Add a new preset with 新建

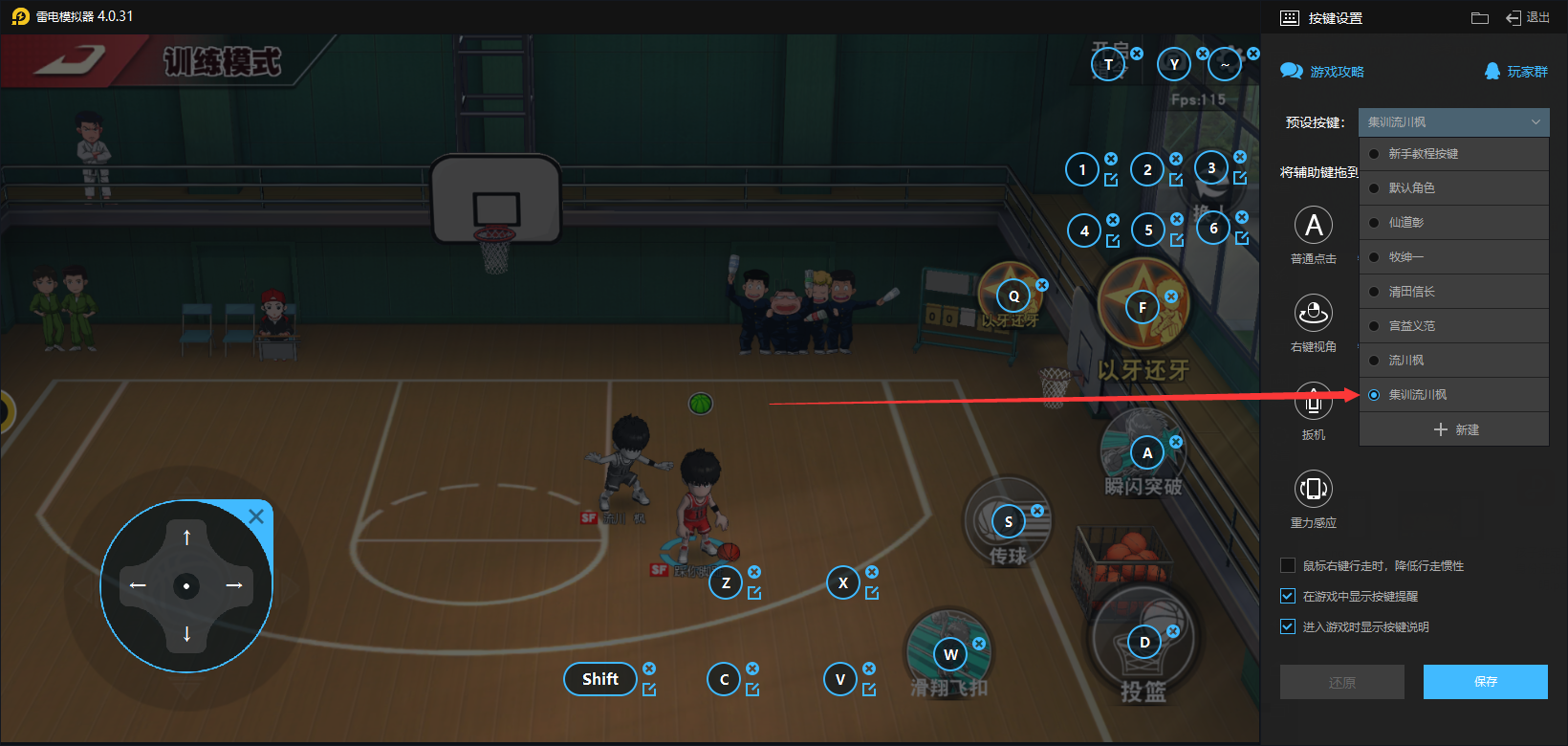tap(1456, 429)
